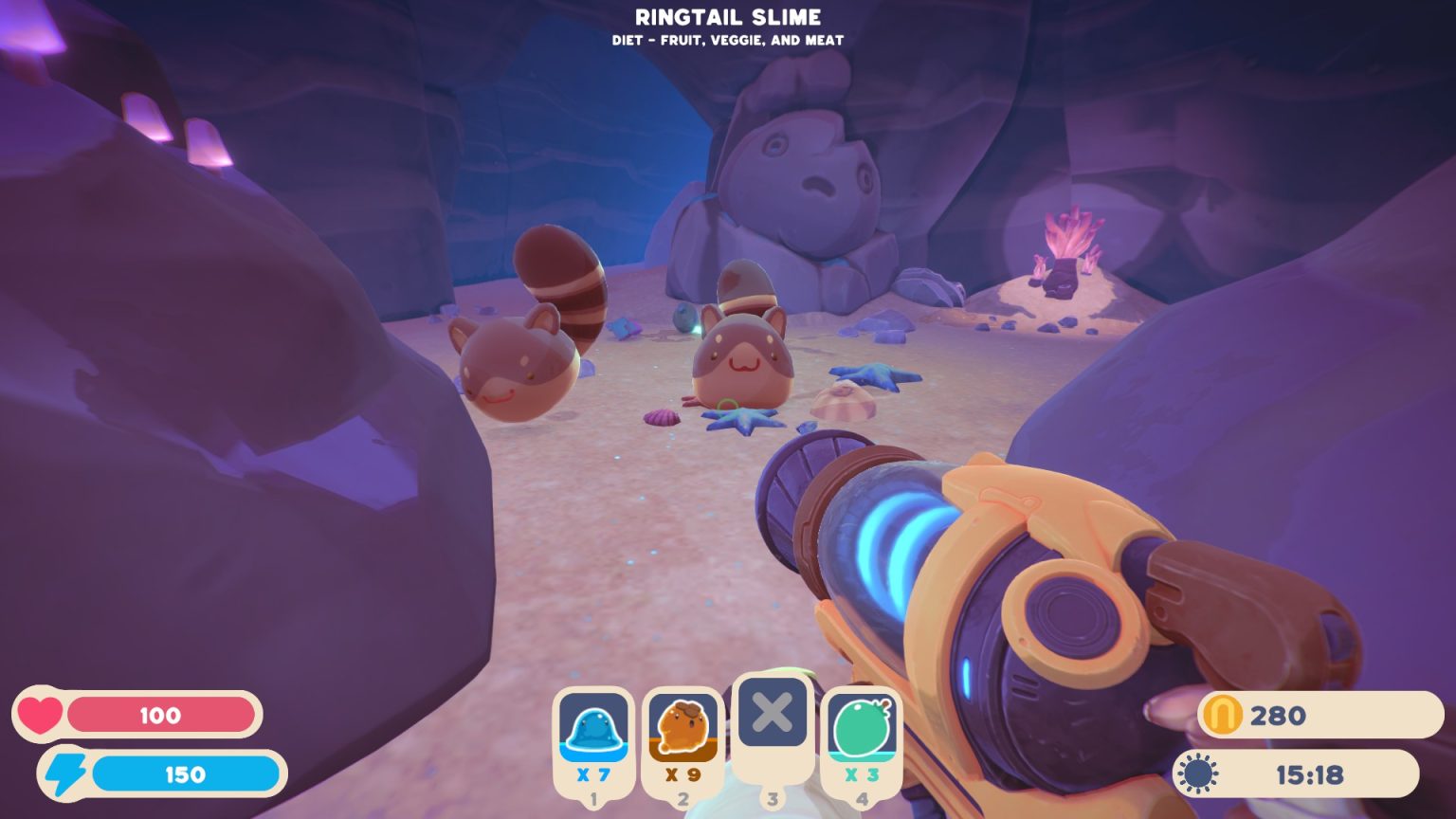This screenshot has width=1456, height=819.
Task: Click the diet description under the title
Action: click(x=728, y=40)
